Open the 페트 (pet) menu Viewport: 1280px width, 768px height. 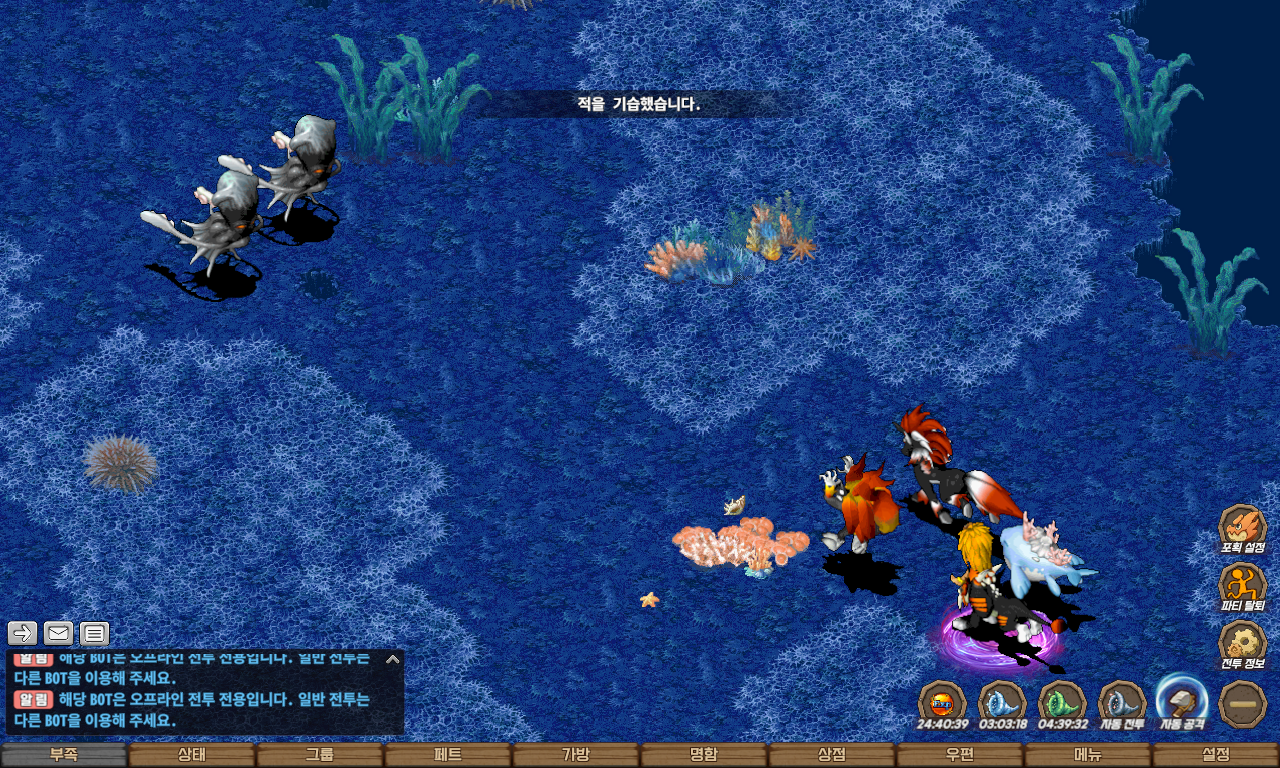(448, 755)
